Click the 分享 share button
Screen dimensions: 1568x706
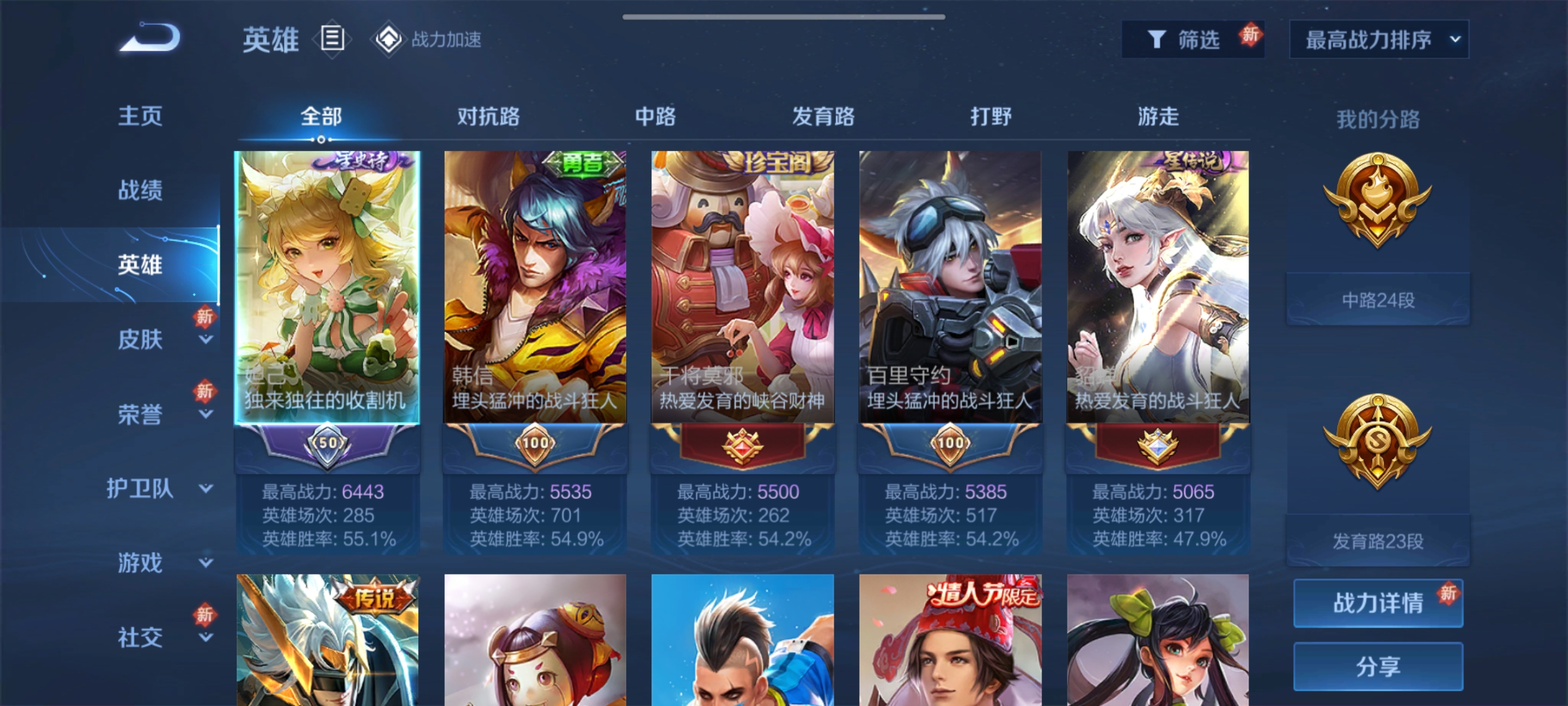[x=1377, y=667]
